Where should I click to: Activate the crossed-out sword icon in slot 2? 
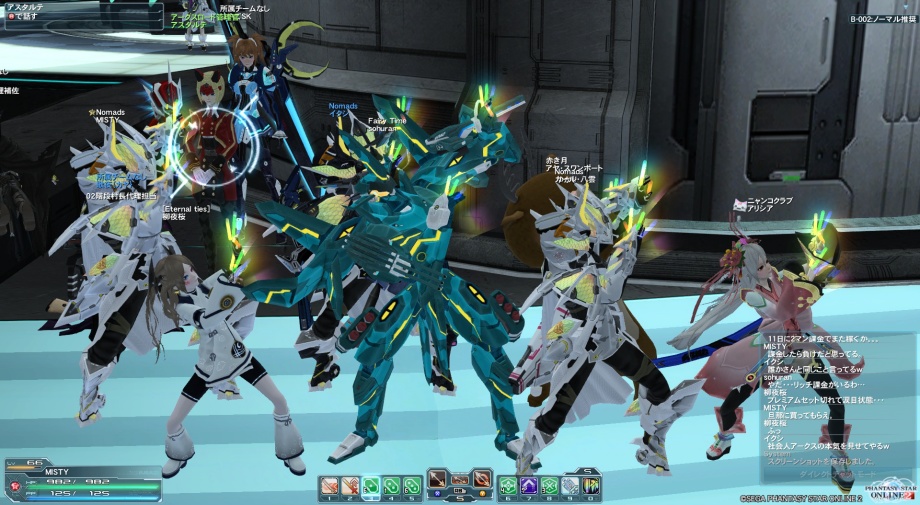pyautogui.click(x=351, y=486)
